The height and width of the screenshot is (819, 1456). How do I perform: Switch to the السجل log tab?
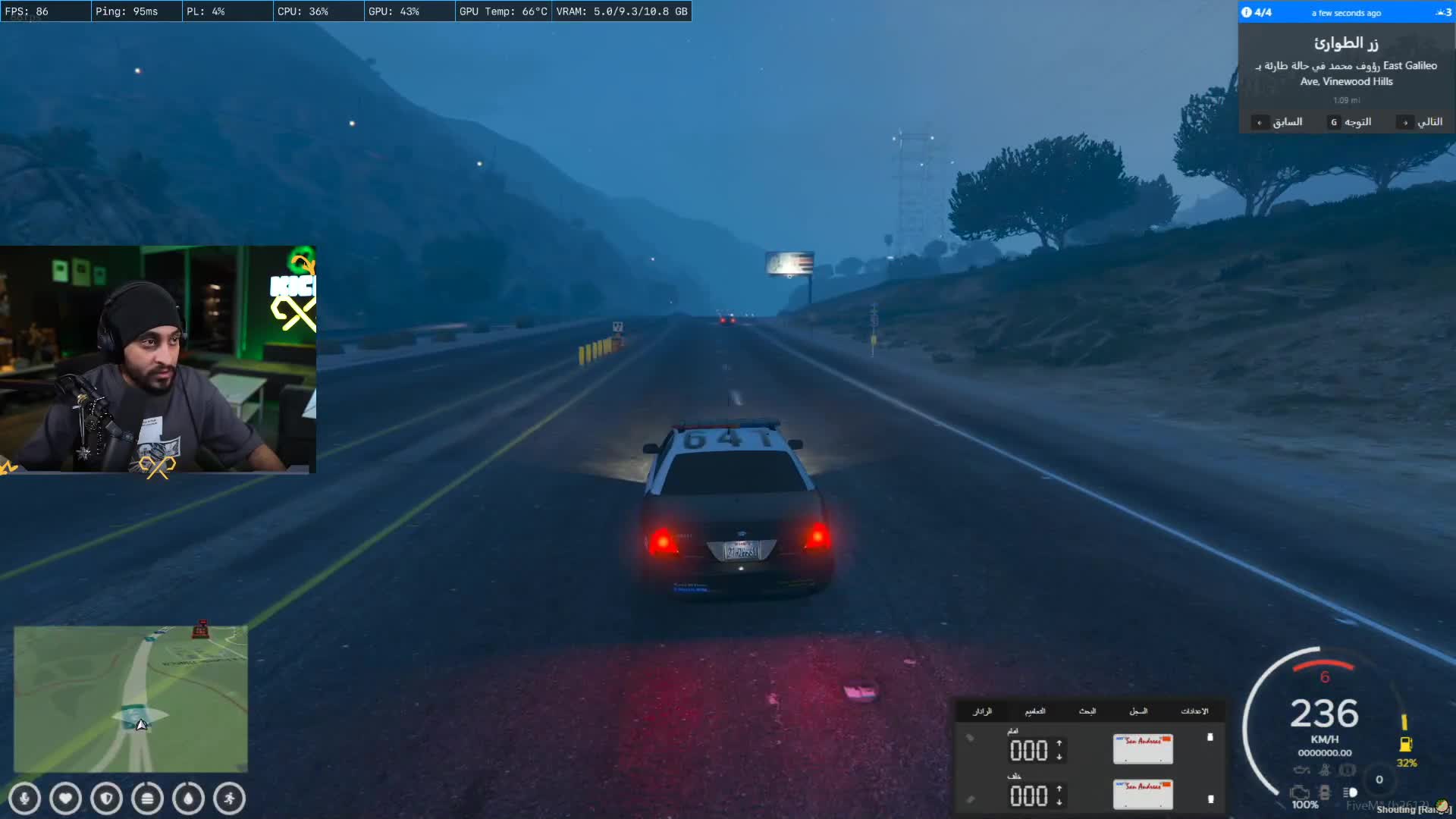pyautogui.click(x=1138, y=711)
